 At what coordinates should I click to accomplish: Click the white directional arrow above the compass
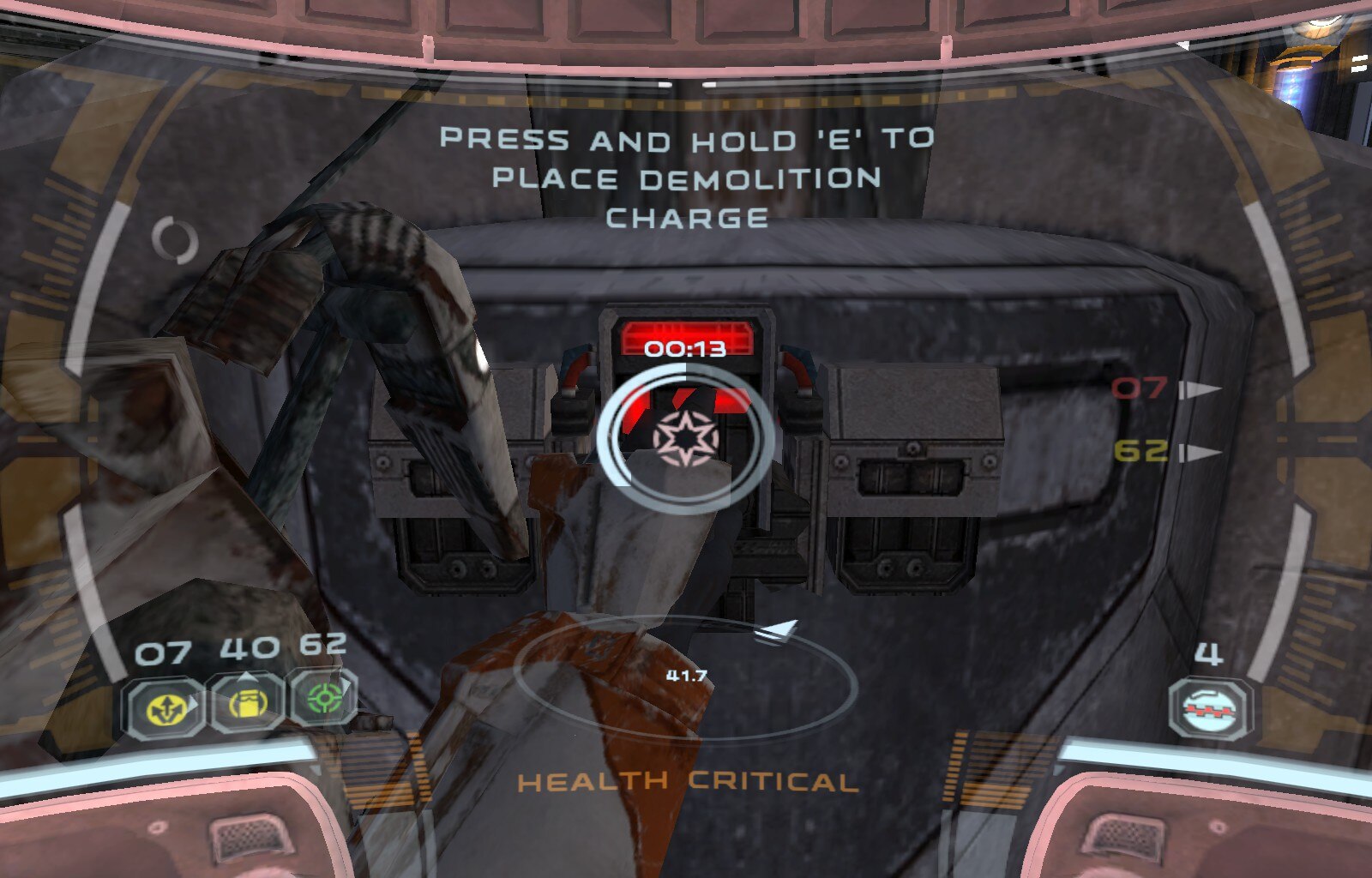(x=779, y=632)
